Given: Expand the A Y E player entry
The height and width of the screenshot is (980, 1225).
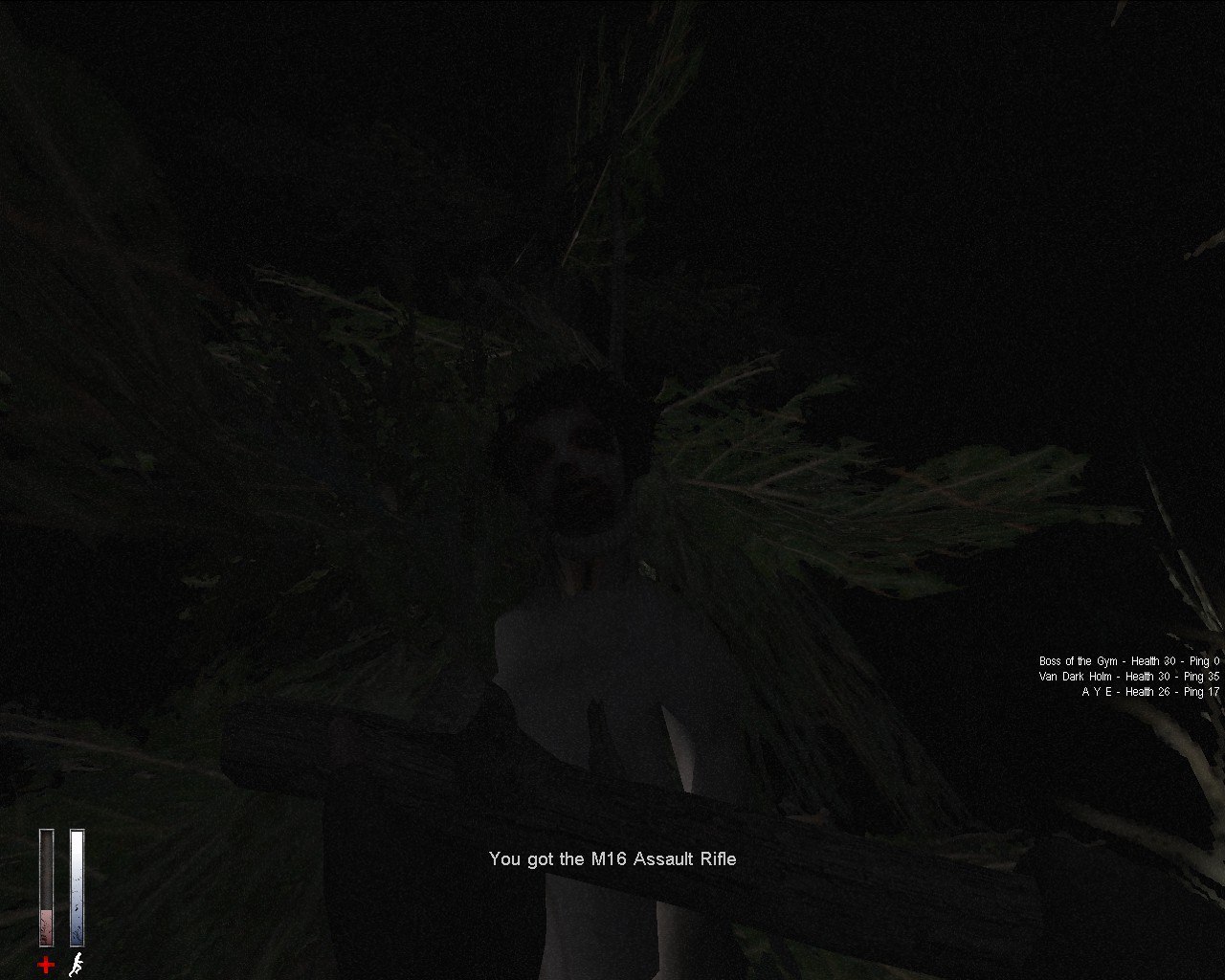Looking at the screenshot, I should [1148, 691].
